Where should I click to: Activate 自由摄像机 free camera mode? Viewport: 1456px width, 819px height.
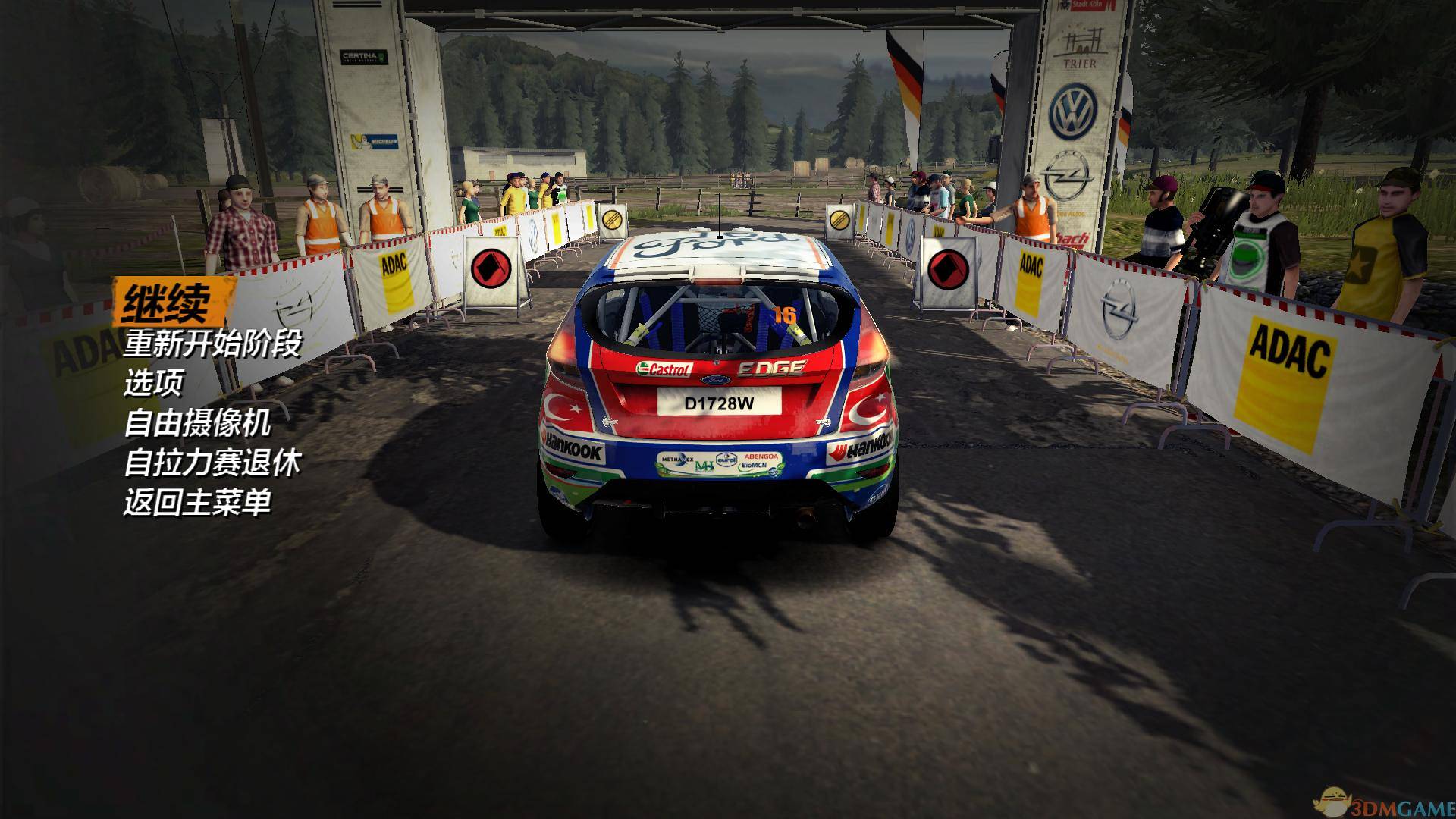(x=197, y=423)
